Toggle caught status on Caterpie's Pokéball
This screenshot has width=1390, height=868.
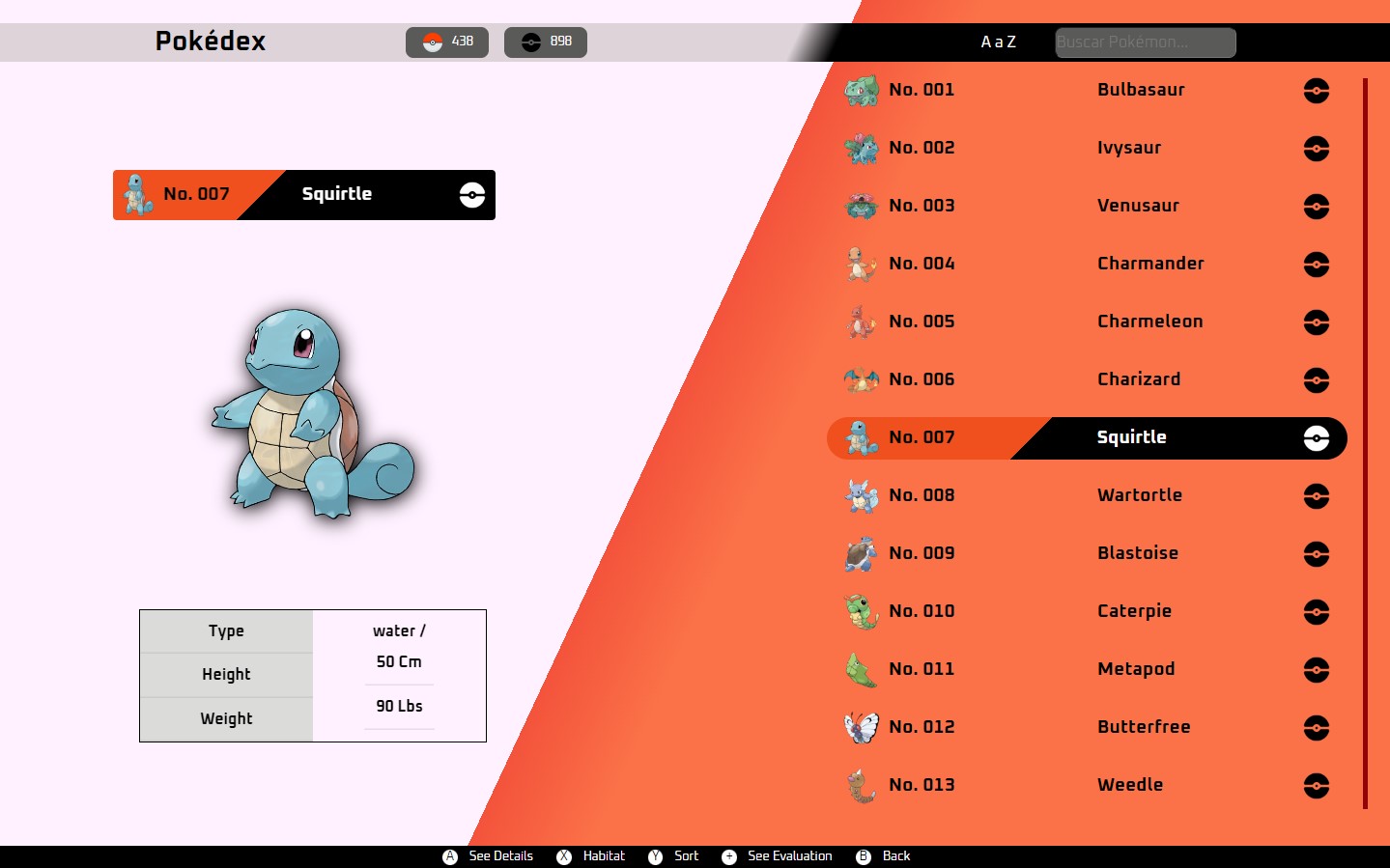(x=1316, y=612)
